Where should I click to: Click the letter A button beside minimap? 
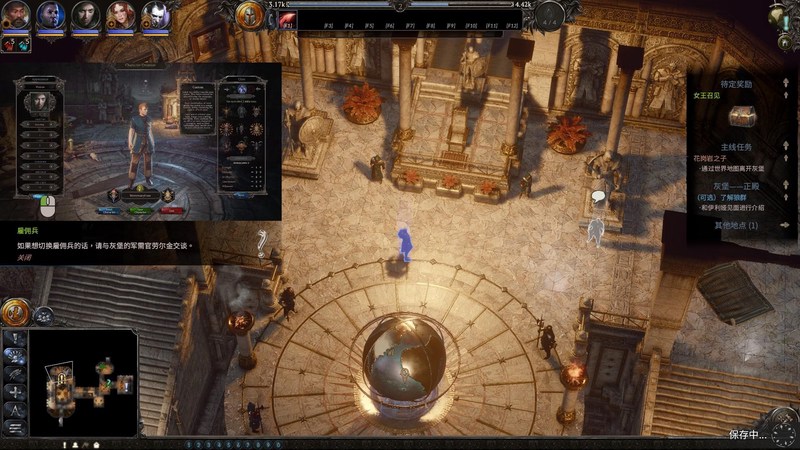click(15, 410)
